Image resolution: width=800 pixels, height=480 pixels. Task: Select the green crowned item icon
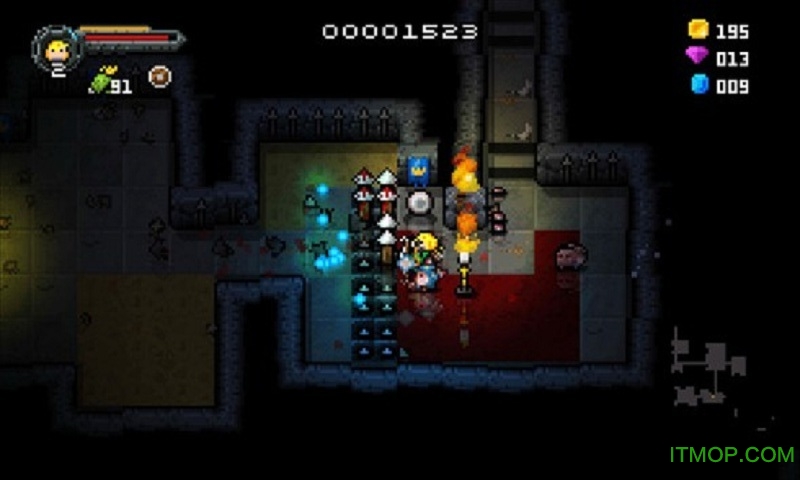pos(101,81)
